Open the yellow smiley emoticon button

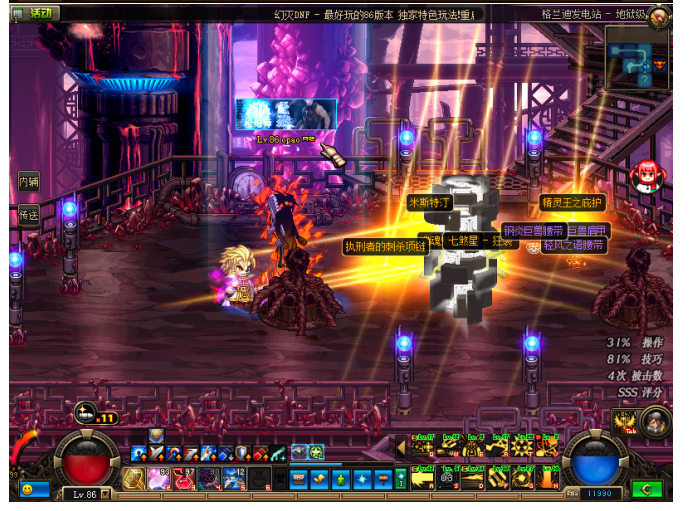click(27, 490)
